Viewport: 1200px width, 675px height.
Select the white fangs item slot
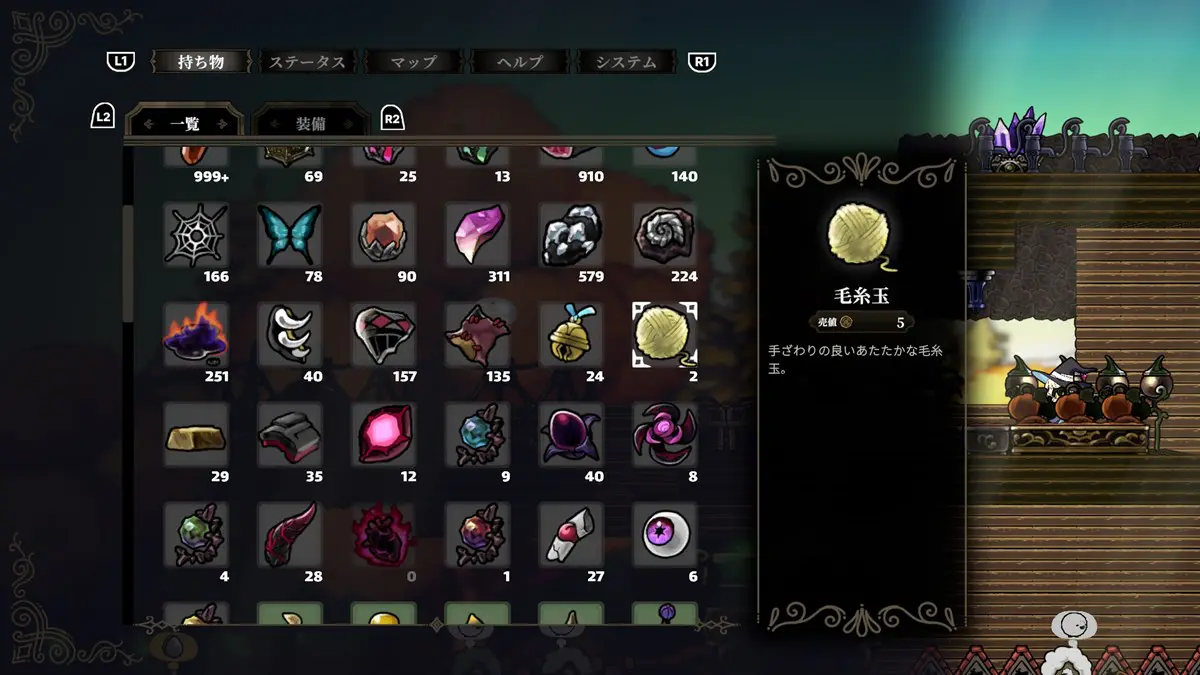coord(290,334)
